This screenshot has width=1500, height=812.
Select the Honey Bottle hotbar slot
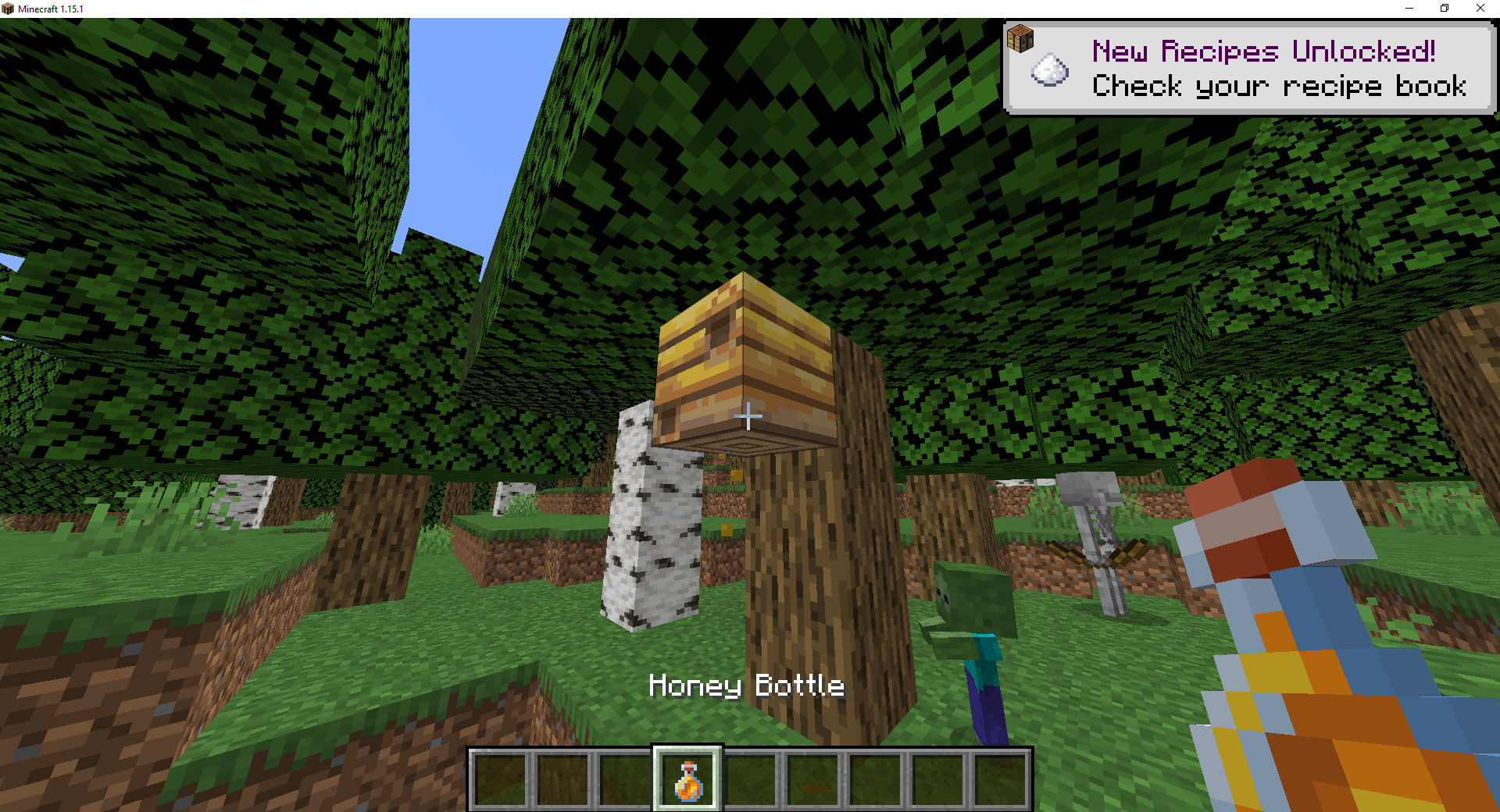[x=687, y=779]
